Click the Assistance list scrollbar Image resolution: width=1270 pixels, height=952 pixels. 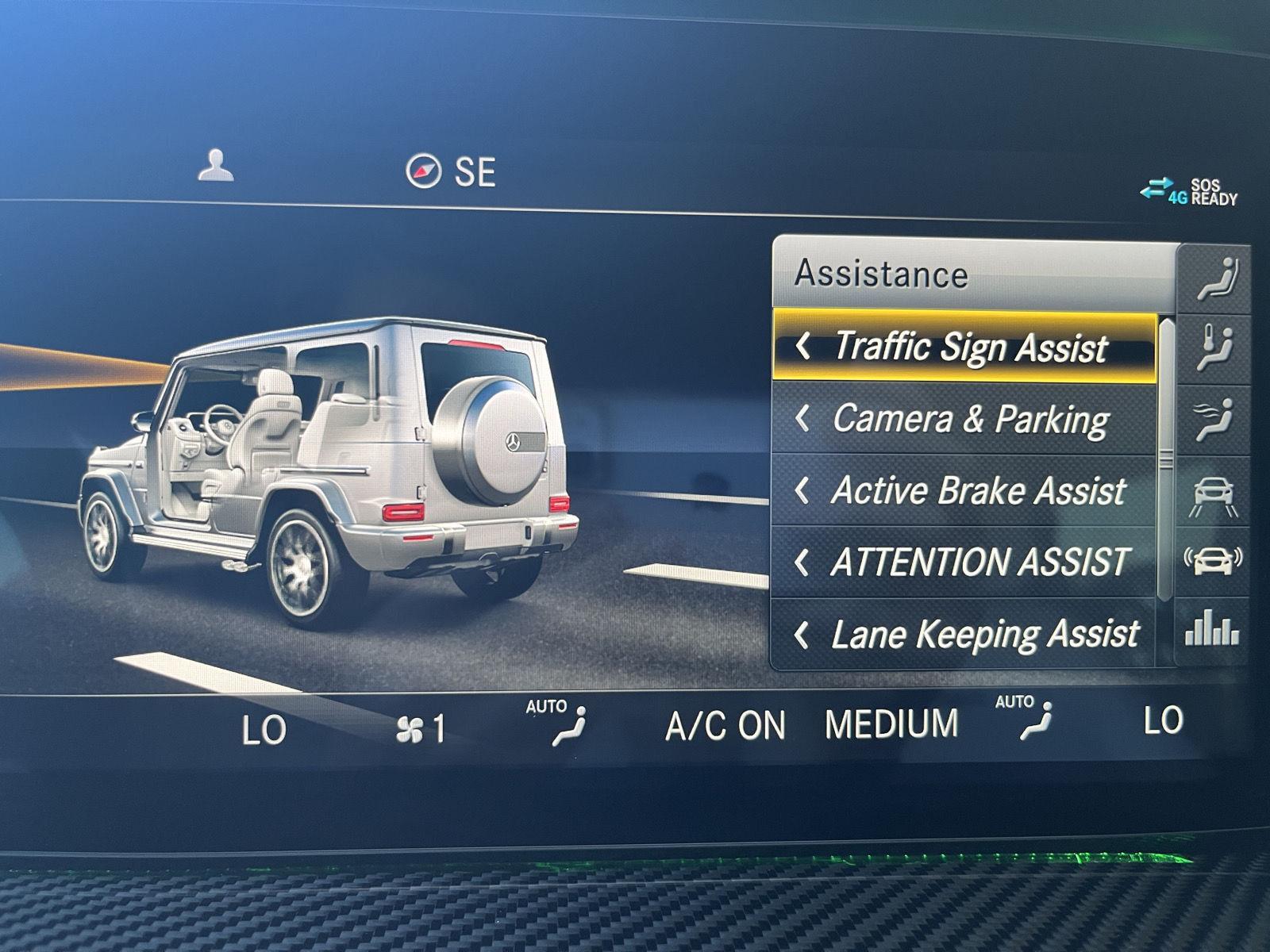tap(1165, 460)
